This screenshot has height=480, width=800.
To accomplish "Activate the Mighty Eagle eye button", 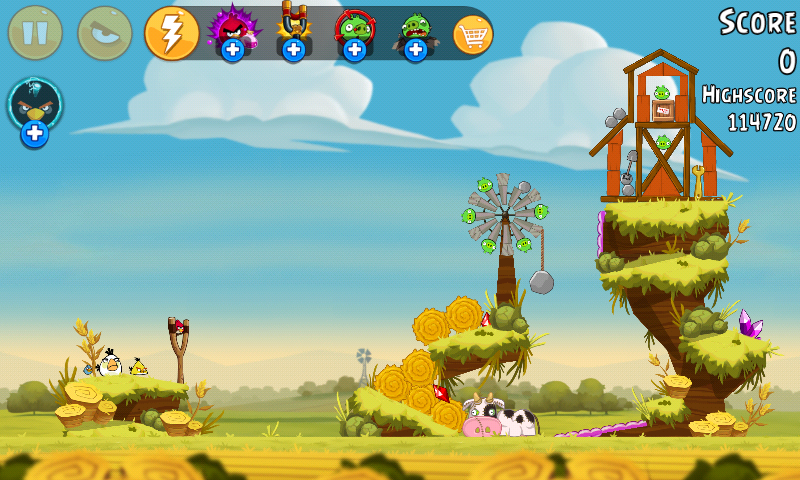I will point(104,32).
